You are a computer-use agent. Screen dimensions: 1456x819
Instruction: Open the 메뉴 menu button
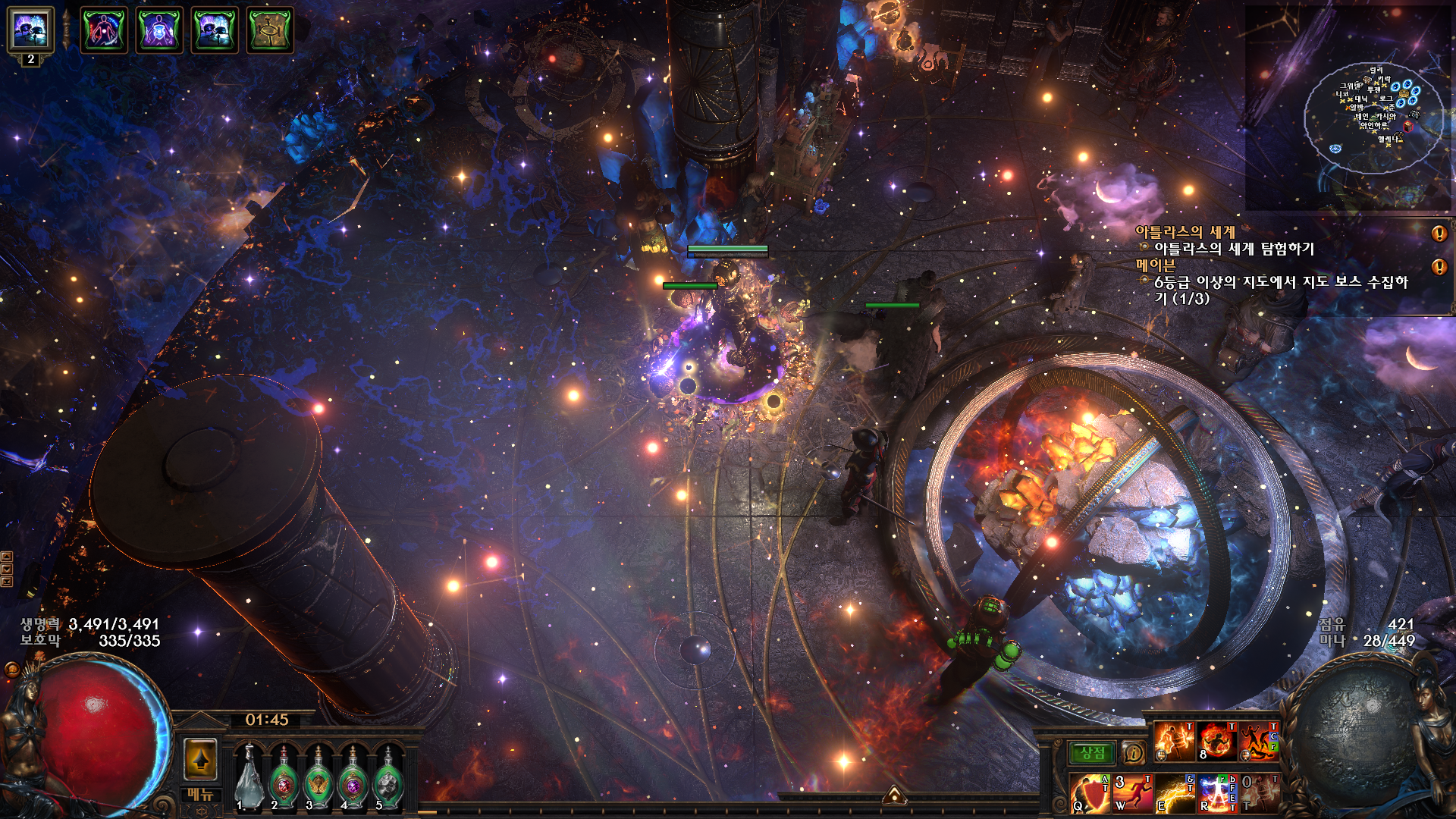point(200,795)
